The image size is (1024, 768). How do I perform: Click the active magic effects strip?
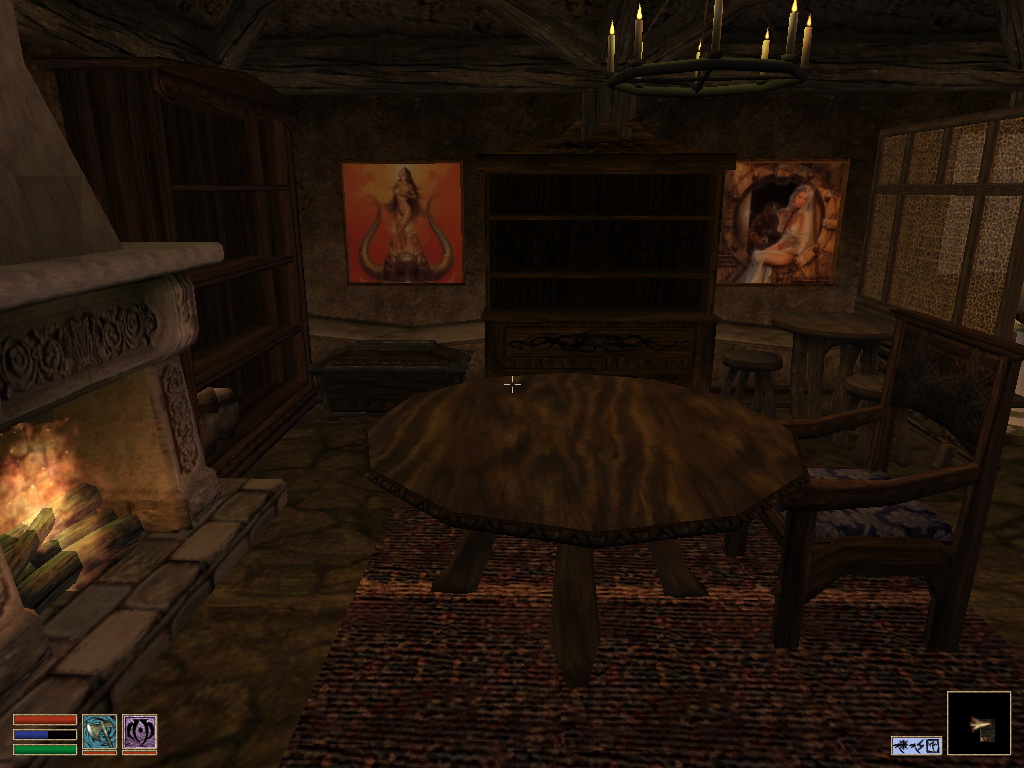916,745
